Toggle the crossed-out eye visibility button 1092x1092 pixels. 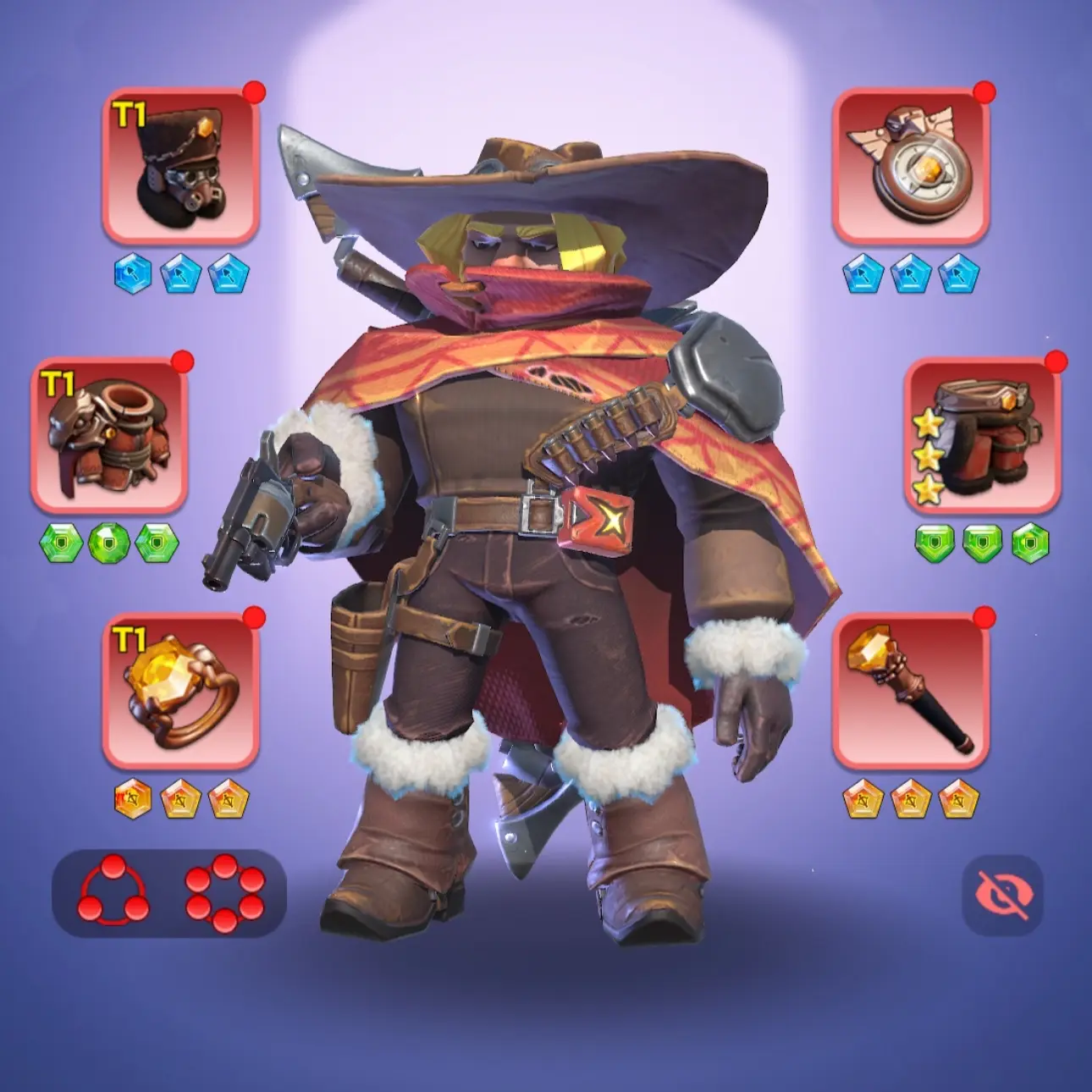[x=1002, y=895]
